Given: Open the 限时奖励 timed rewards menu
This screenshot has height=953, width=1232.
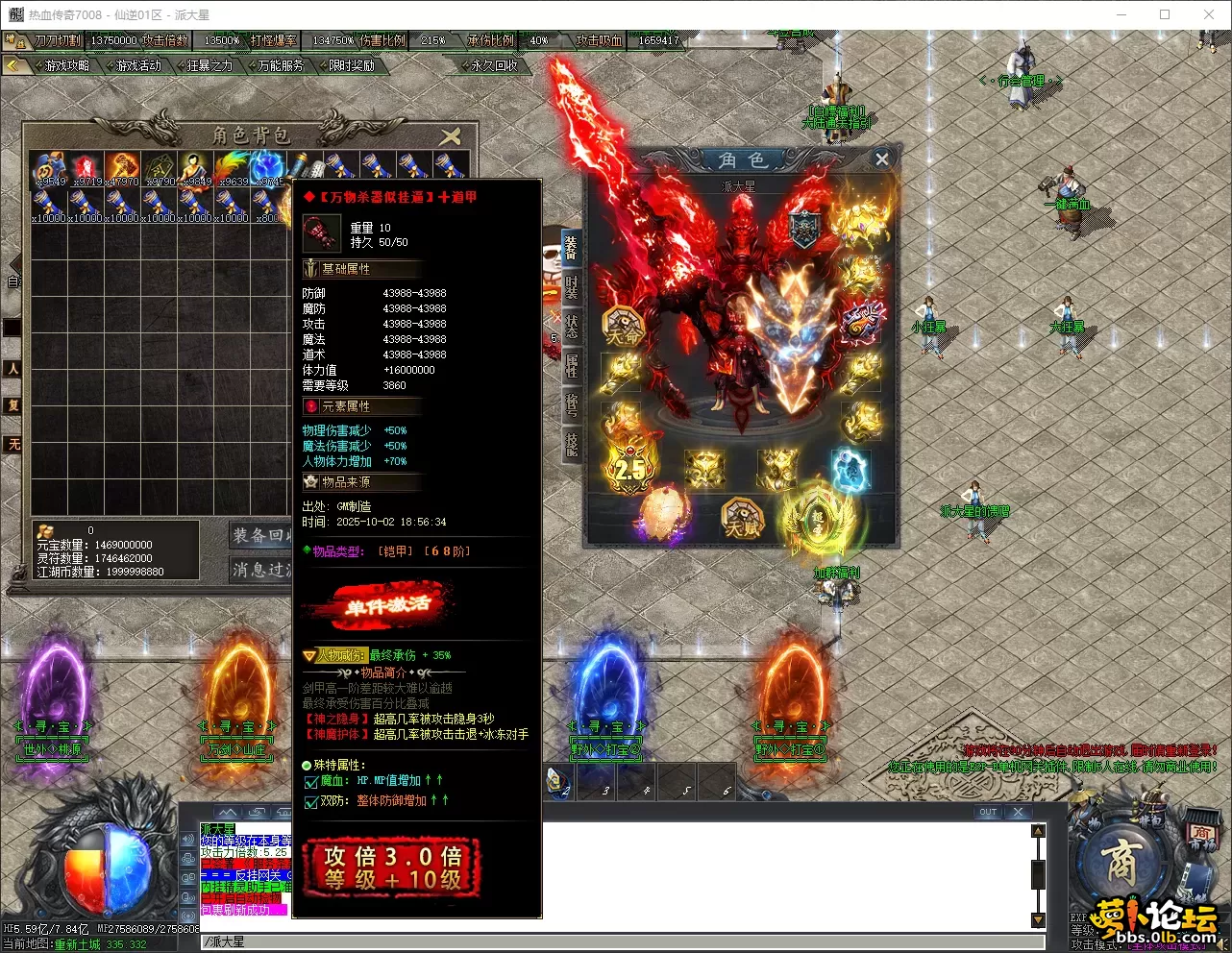Looking at the screenshot, I should (352, 65).
